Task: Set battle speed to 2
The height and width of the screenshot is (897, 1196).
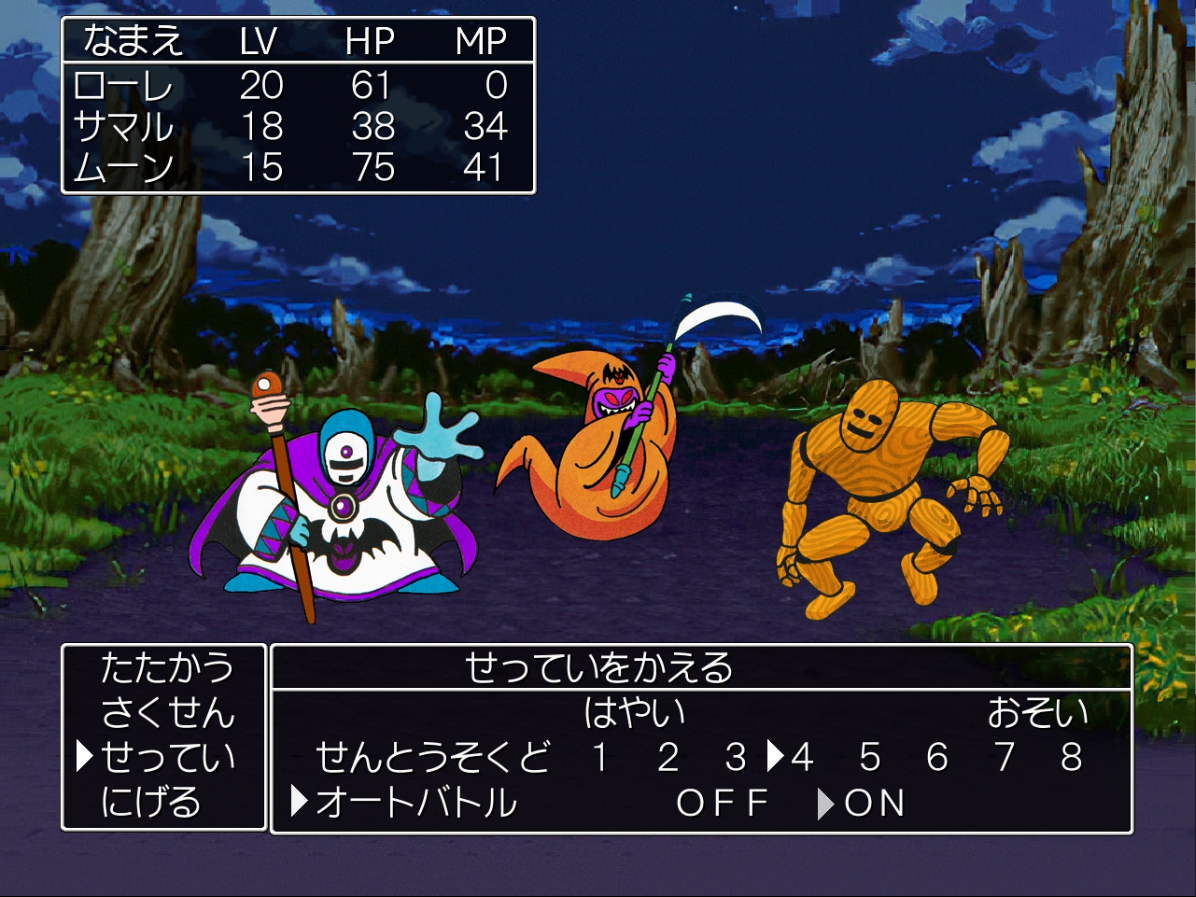Action: [667, 758]
